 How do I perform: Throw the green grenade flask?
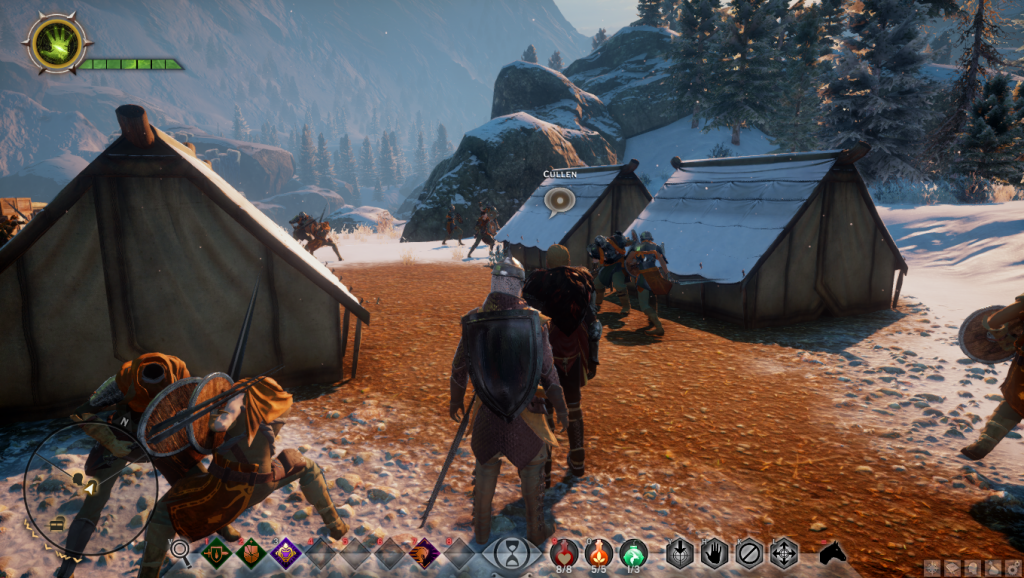tap(633, 551)
